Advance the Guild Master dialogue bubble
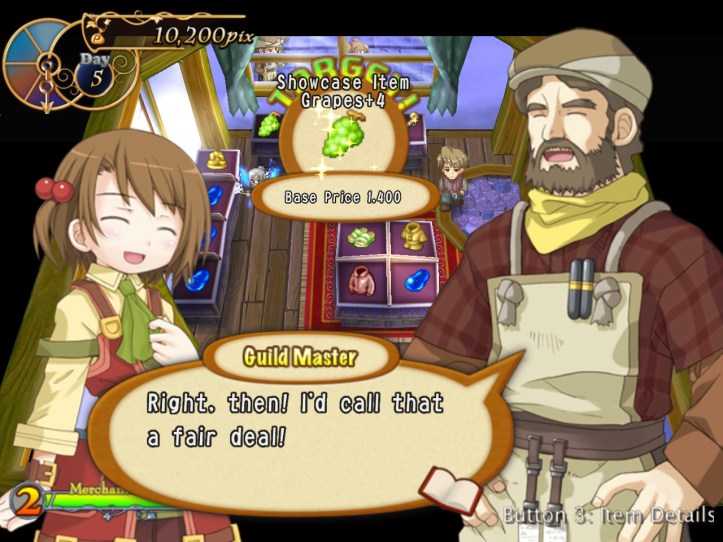This screenshot has height=542, width=723. pos(300,422)
